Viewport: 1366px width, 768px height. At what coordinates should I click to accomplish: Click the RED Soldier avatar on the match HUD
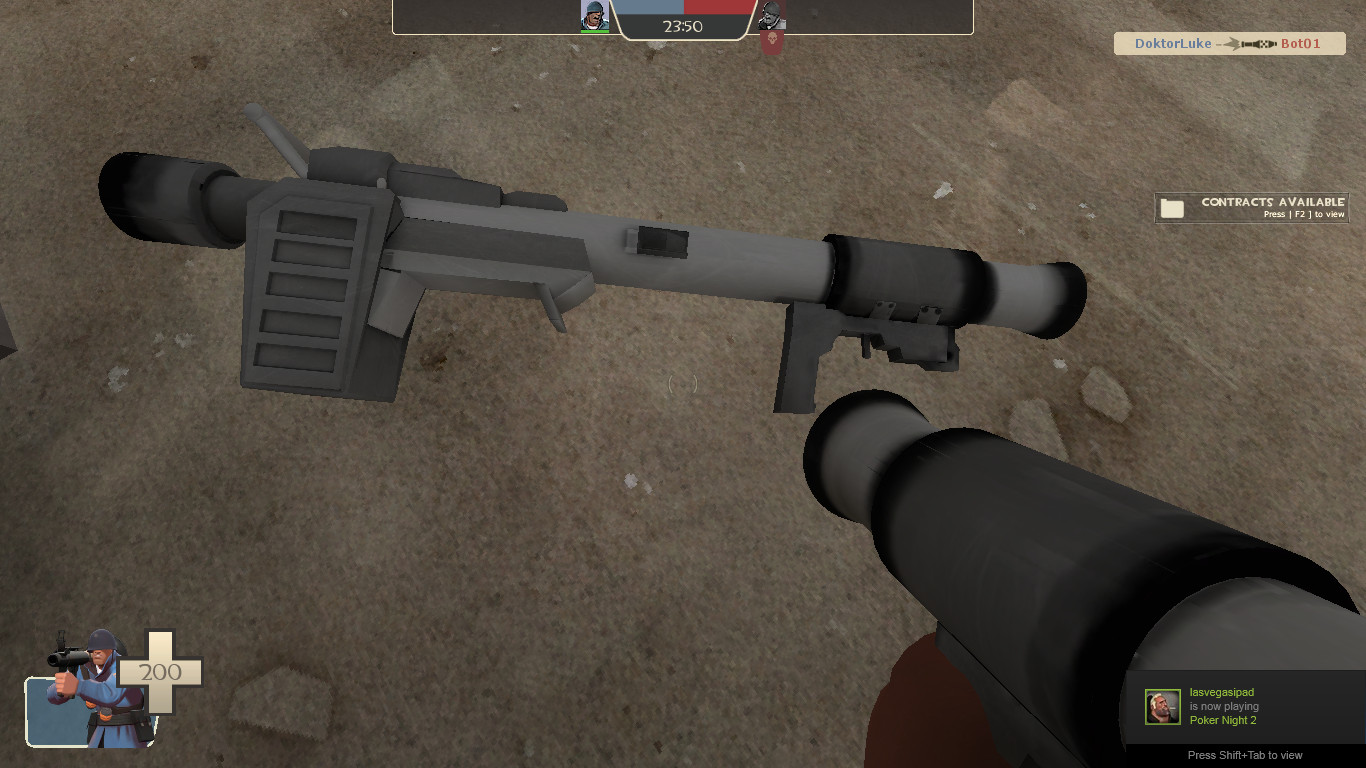(x=770, y=15)
